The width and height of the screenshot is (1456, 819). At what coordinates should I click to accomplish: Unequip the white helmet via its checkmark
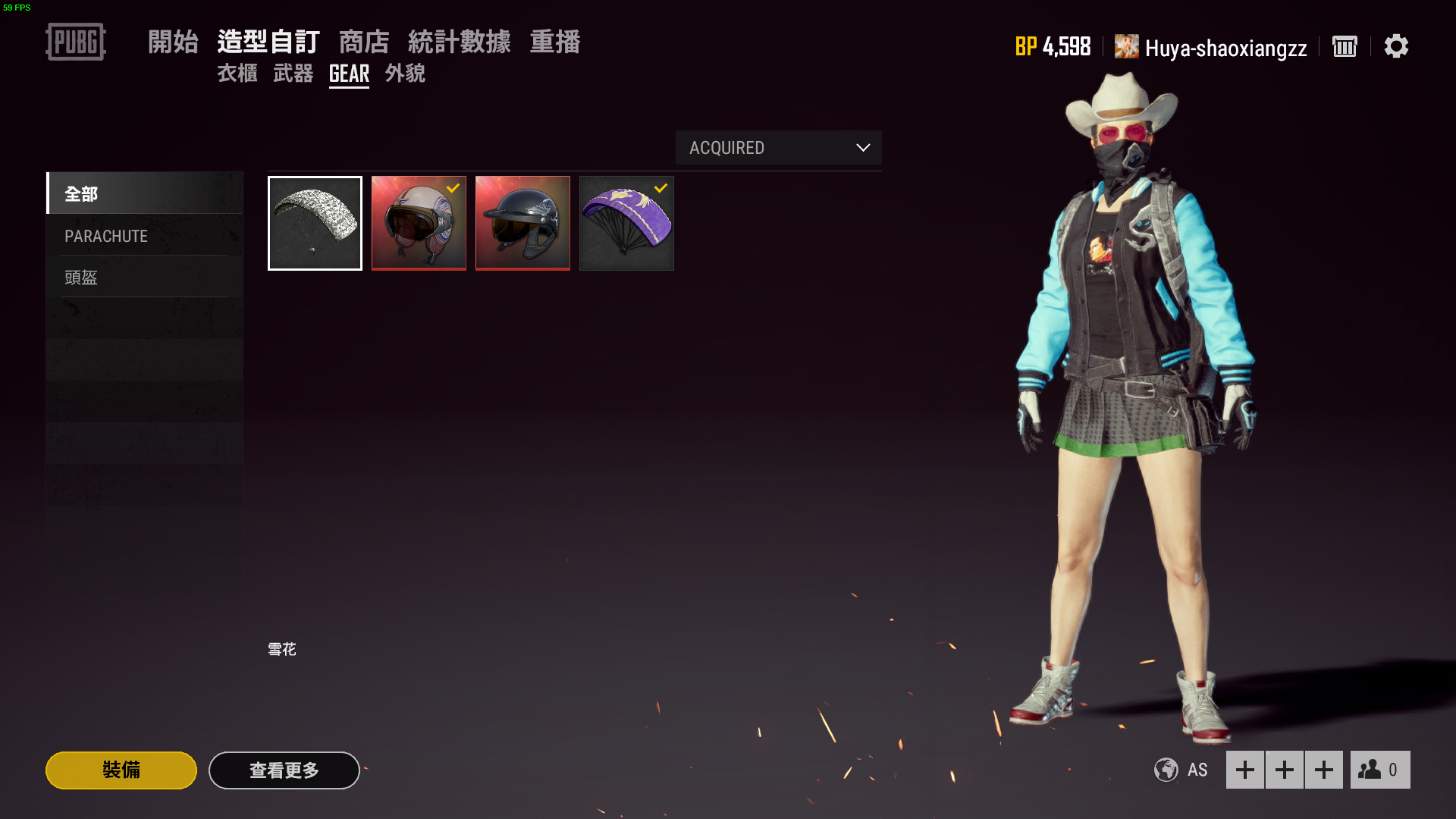(x=454, y=190)
